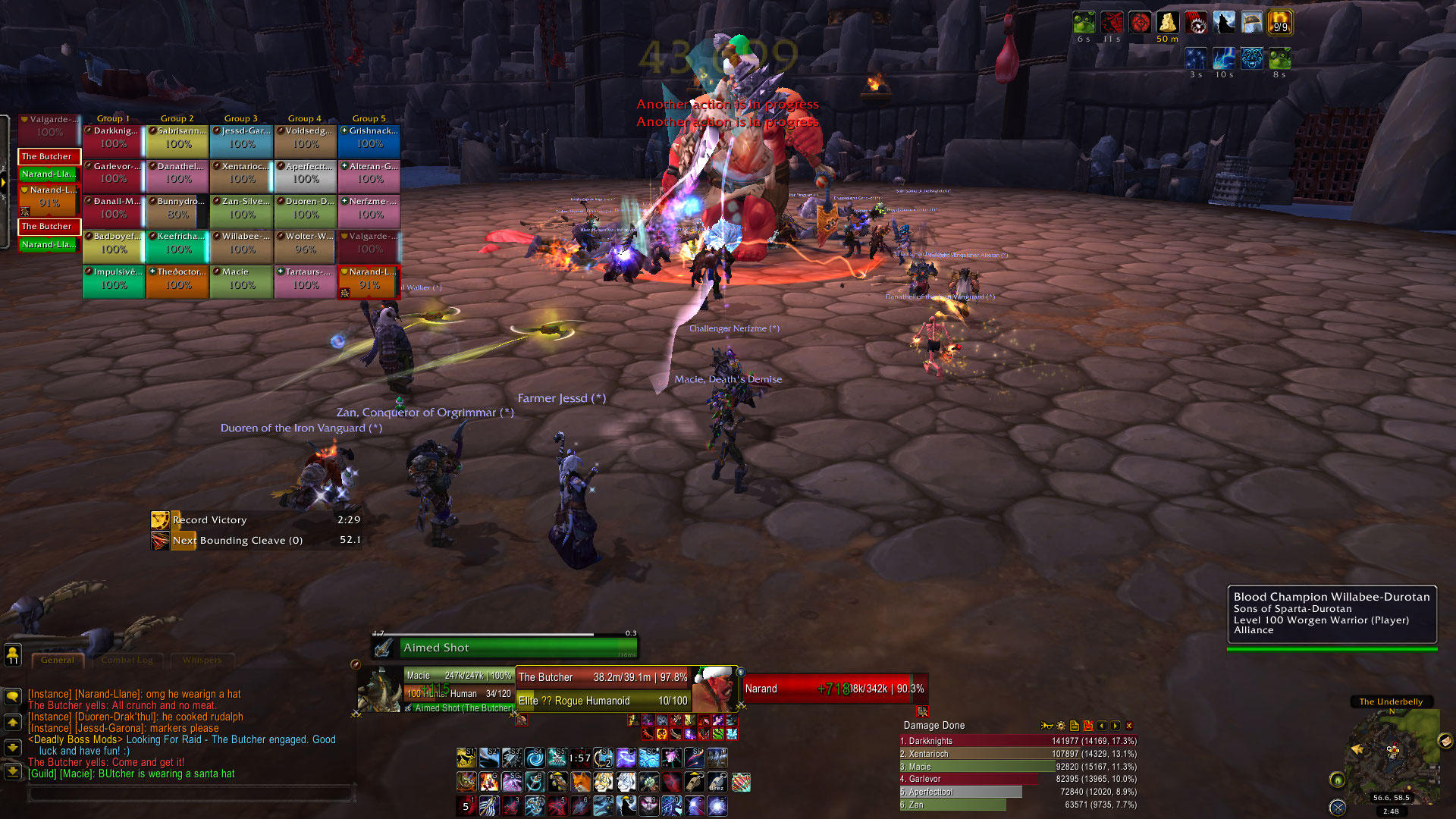Screen dimensions: 1456x819
Task: Switch to the Combat Log chat tab
Action: pyautogui.click(x=127, y=660)
